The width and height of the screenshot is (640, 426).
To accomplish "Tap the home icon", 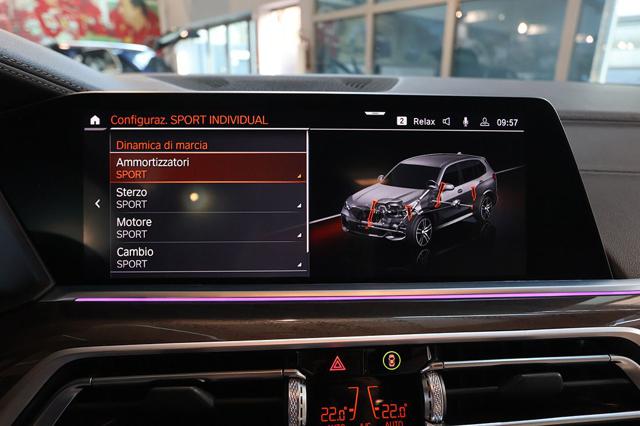I will (95, 120).
